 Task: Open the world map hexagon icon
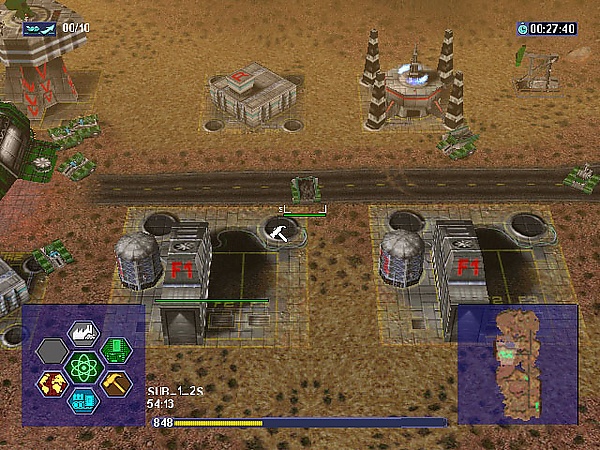click(51, 383)
